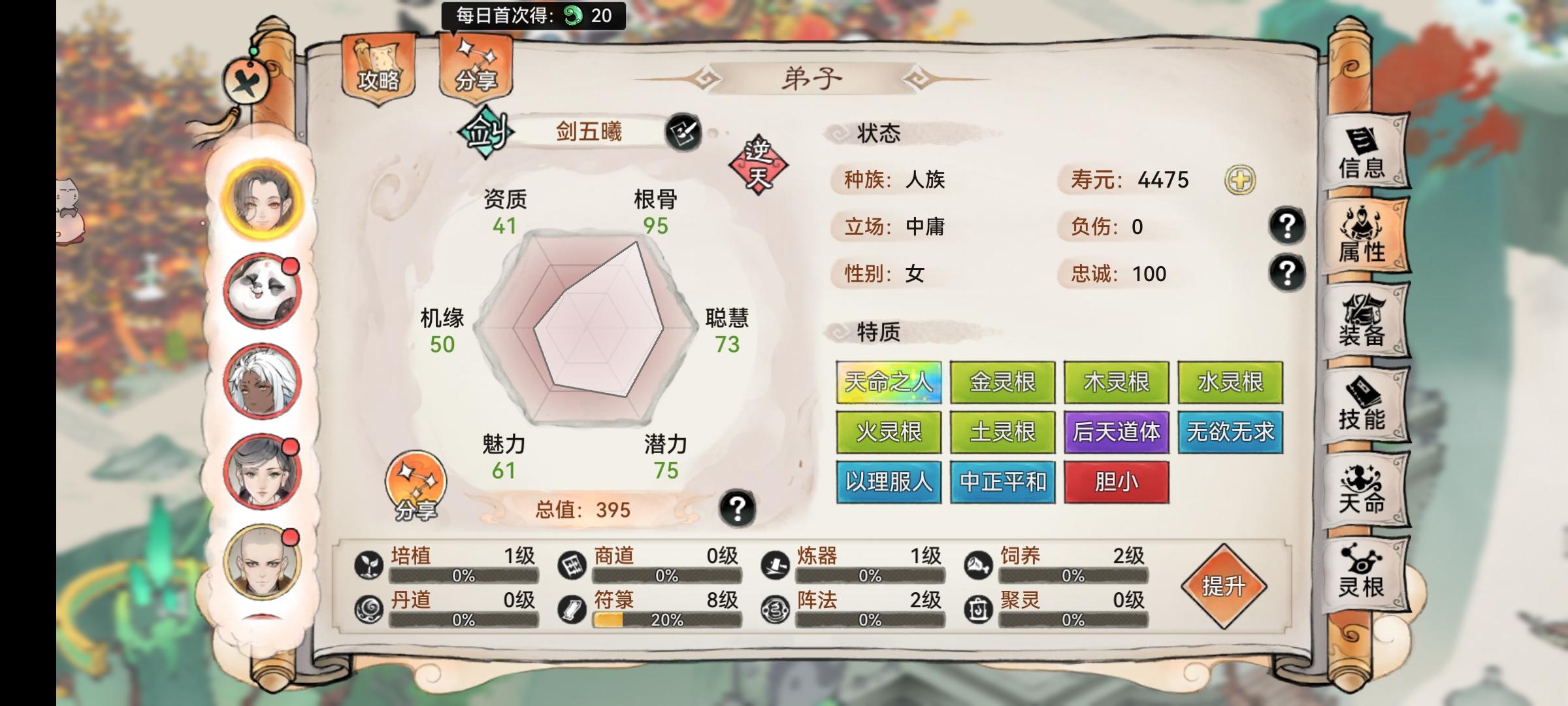
Task: Click the pencil icon to rename 剑五曦
Action: click(683, 131)
